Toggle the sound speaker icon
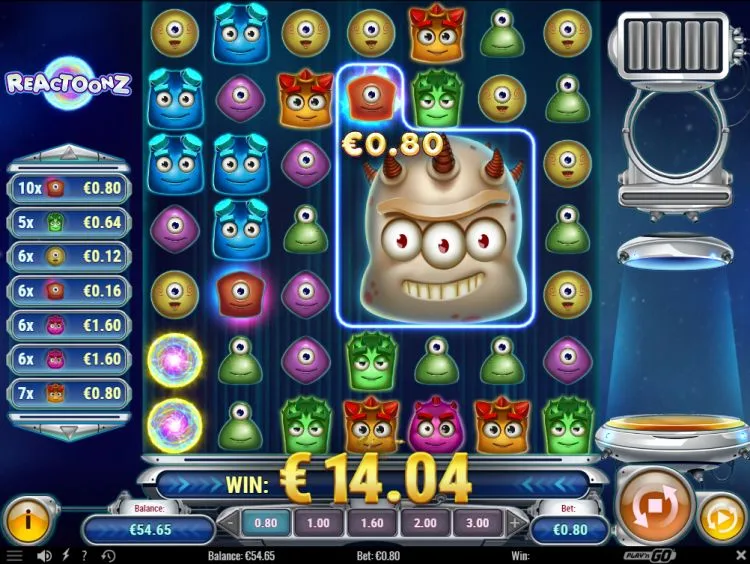Image resolution: width=750 pixels, height=564 pixels. [44, 555]
